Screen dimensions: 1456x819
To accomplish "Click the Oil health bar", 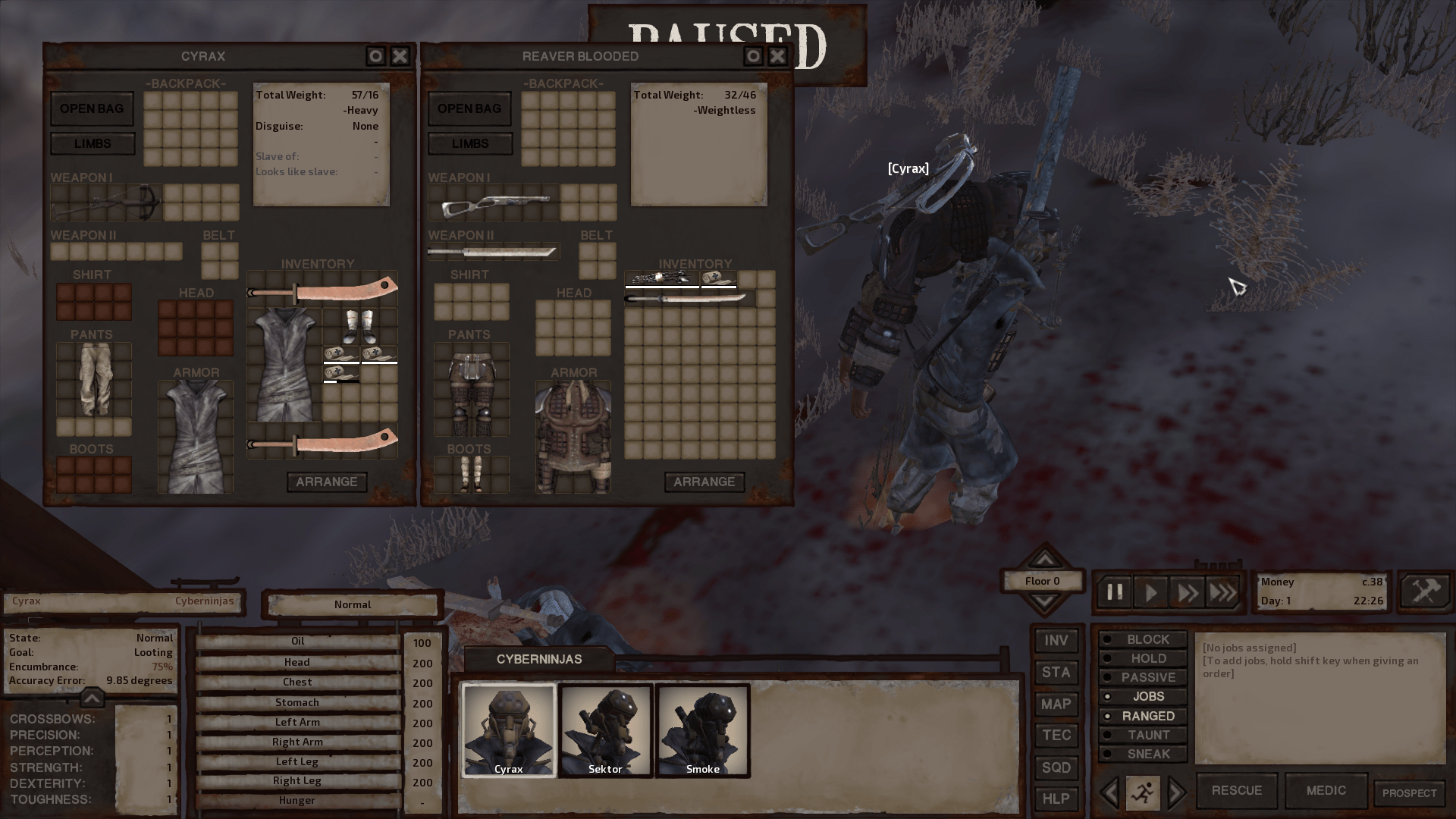I will [x=297, y=641].
